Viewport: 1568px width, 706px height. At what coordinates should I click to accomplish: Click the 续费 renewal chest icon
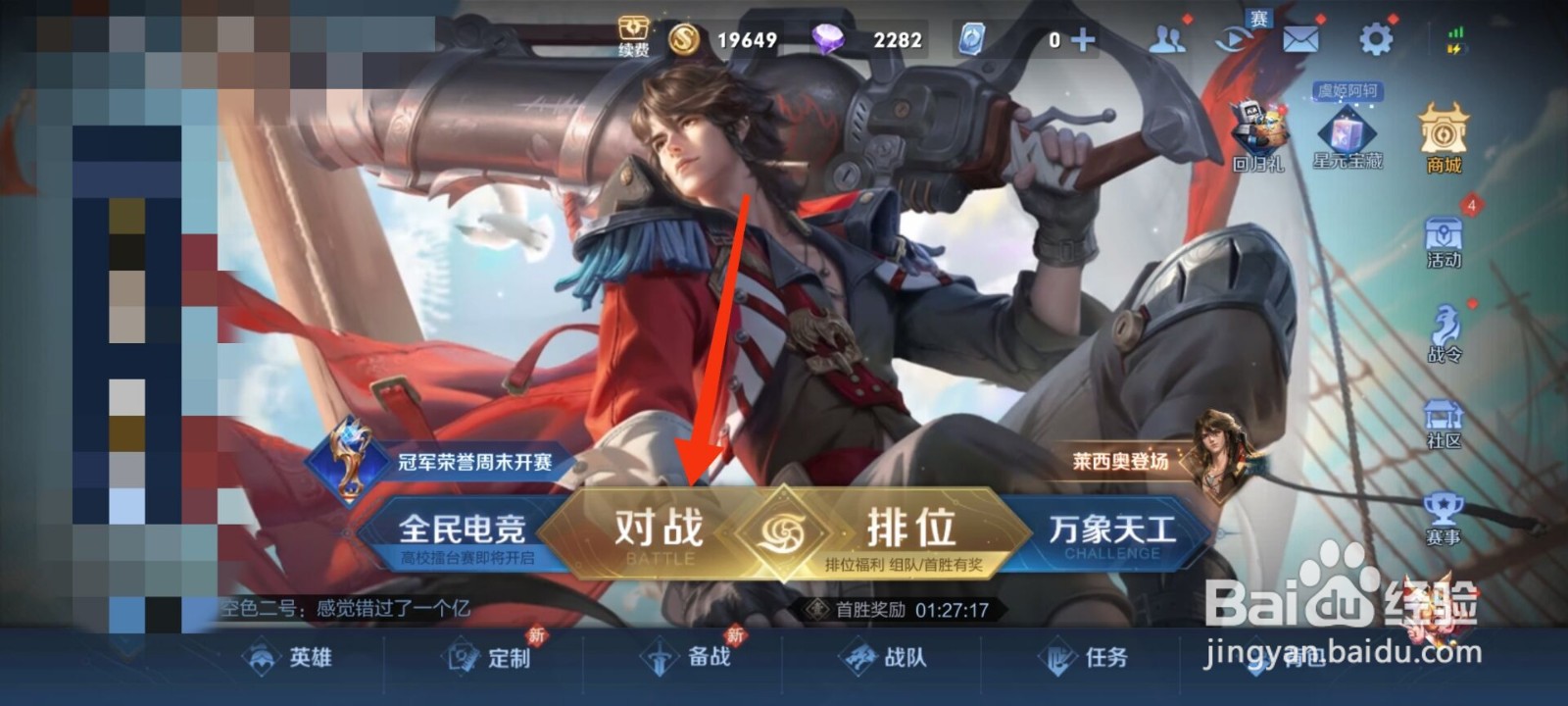633,29
